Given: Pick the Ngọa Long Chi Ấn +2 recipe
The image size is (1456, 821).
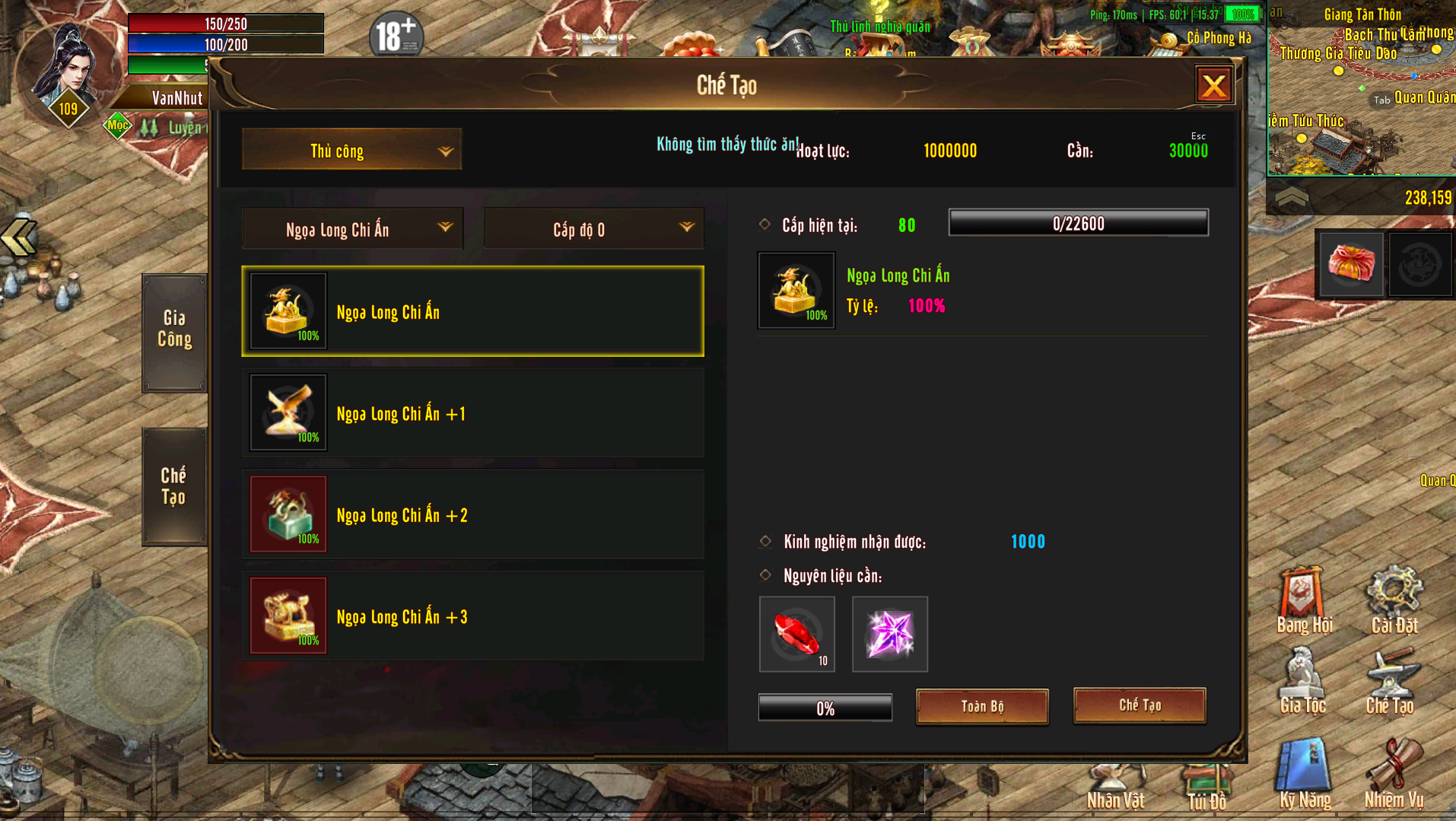Looking at the screenshot, I should tap(472, 514).
